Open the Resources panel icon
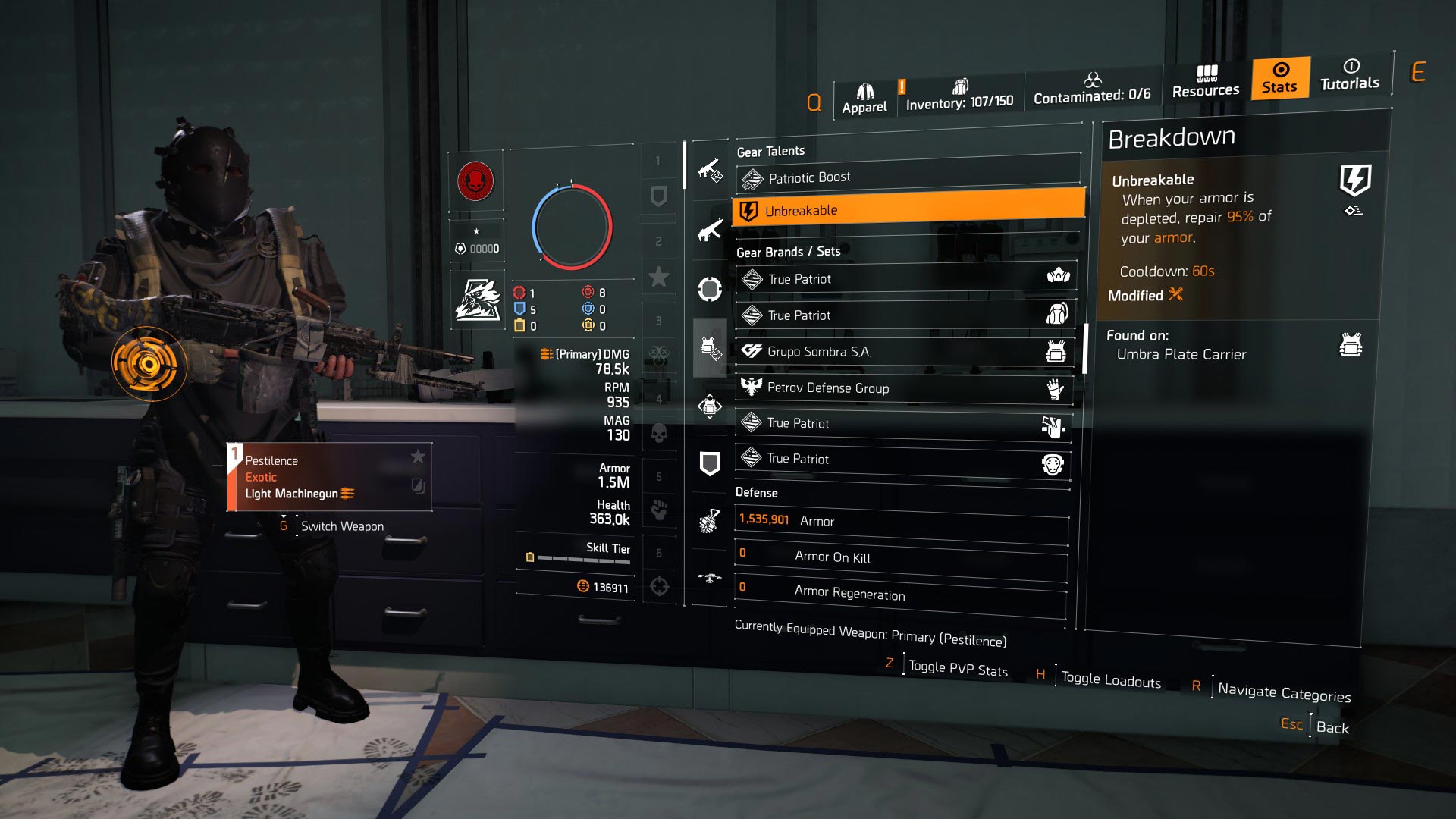This screenshot has width=1456, height=819. click(1206, 78)
